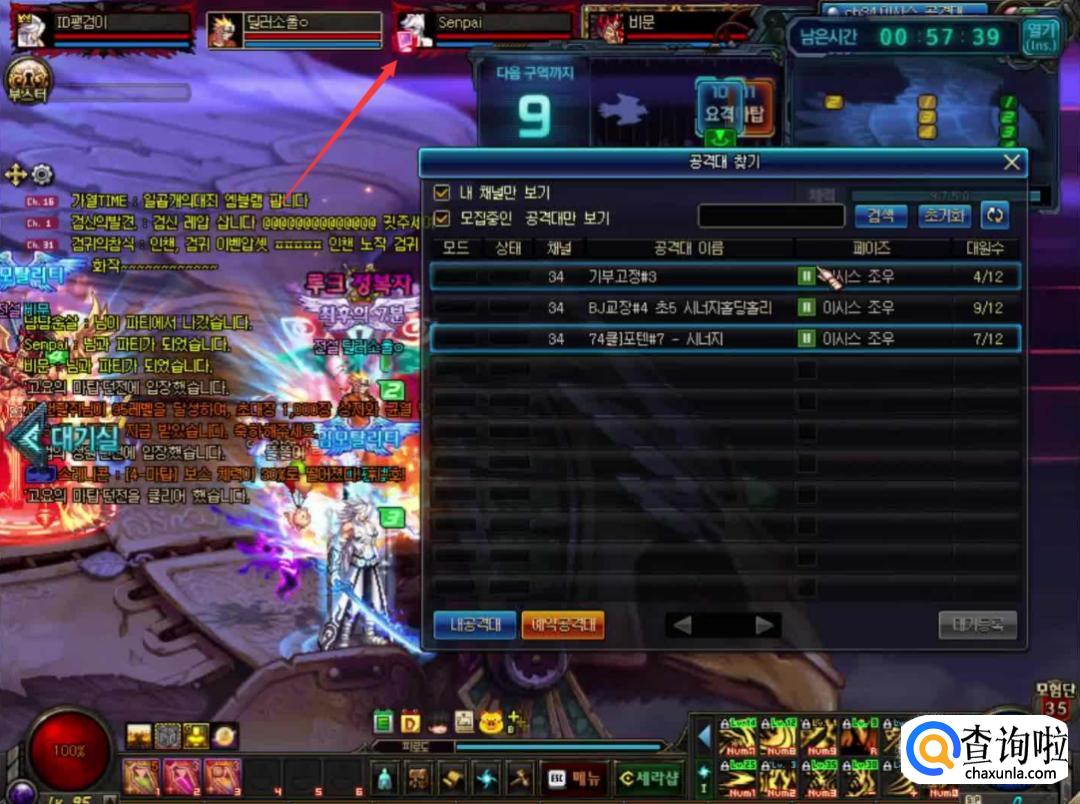Click the raid name search field
This screenshot has height=804, width=1080.
pyautogui.click(x=771, y=216)
